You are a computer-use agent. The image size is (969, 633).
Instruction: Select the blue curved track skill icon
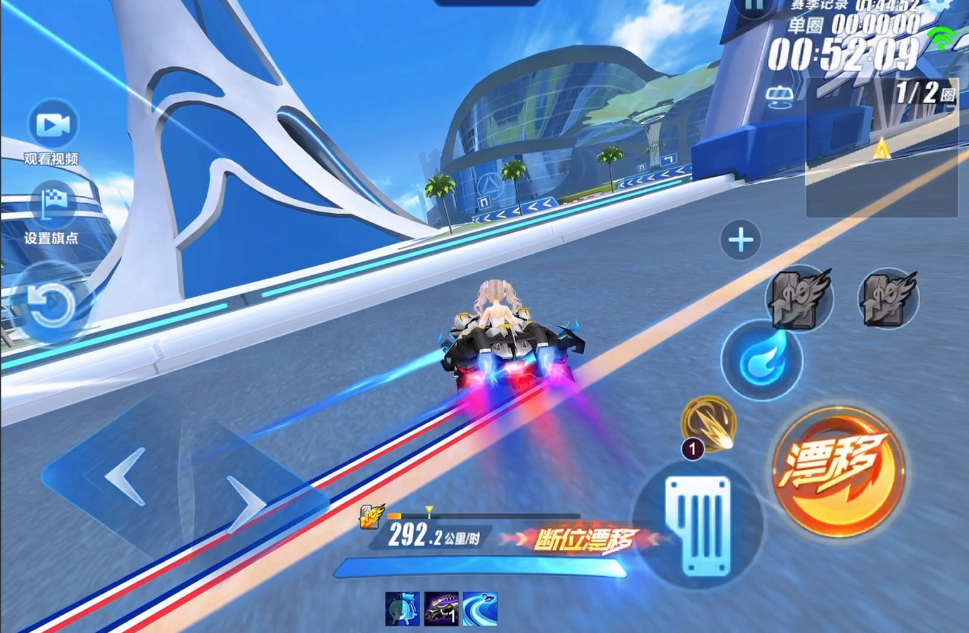[479, 608]
